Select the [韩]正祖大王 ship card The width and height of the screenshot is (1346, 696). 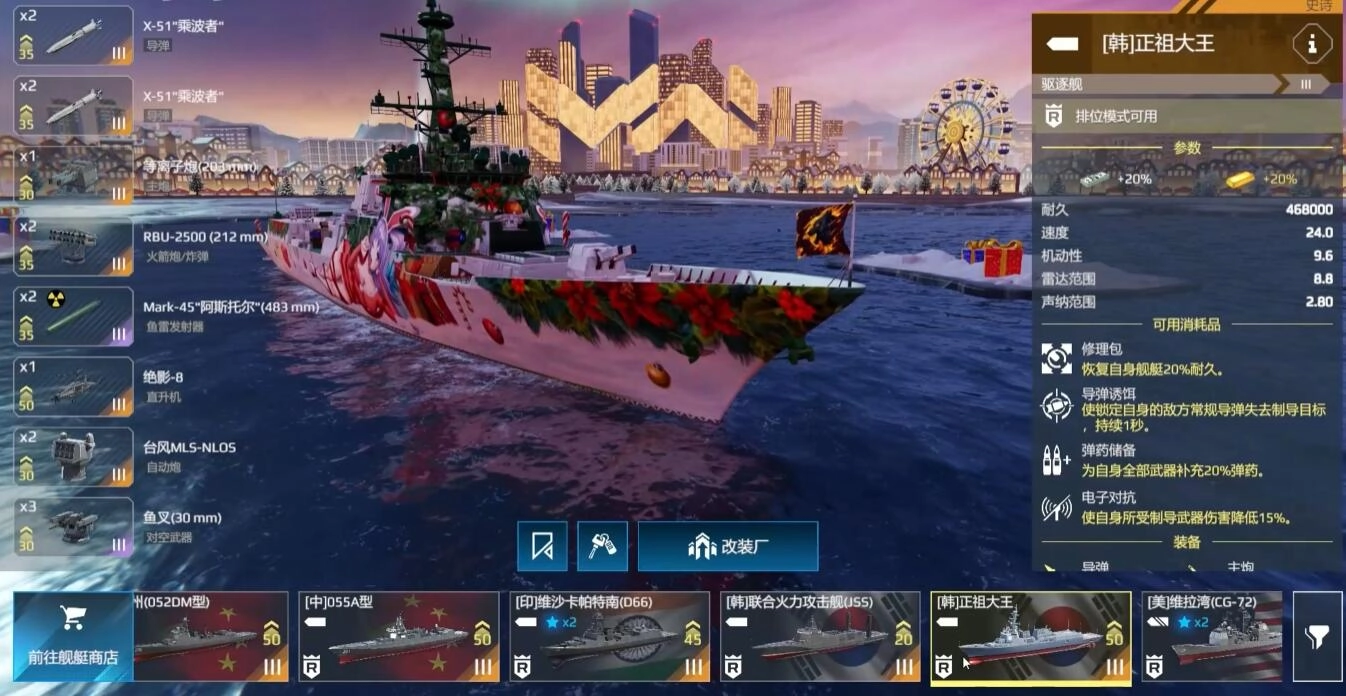point(1030,637)
